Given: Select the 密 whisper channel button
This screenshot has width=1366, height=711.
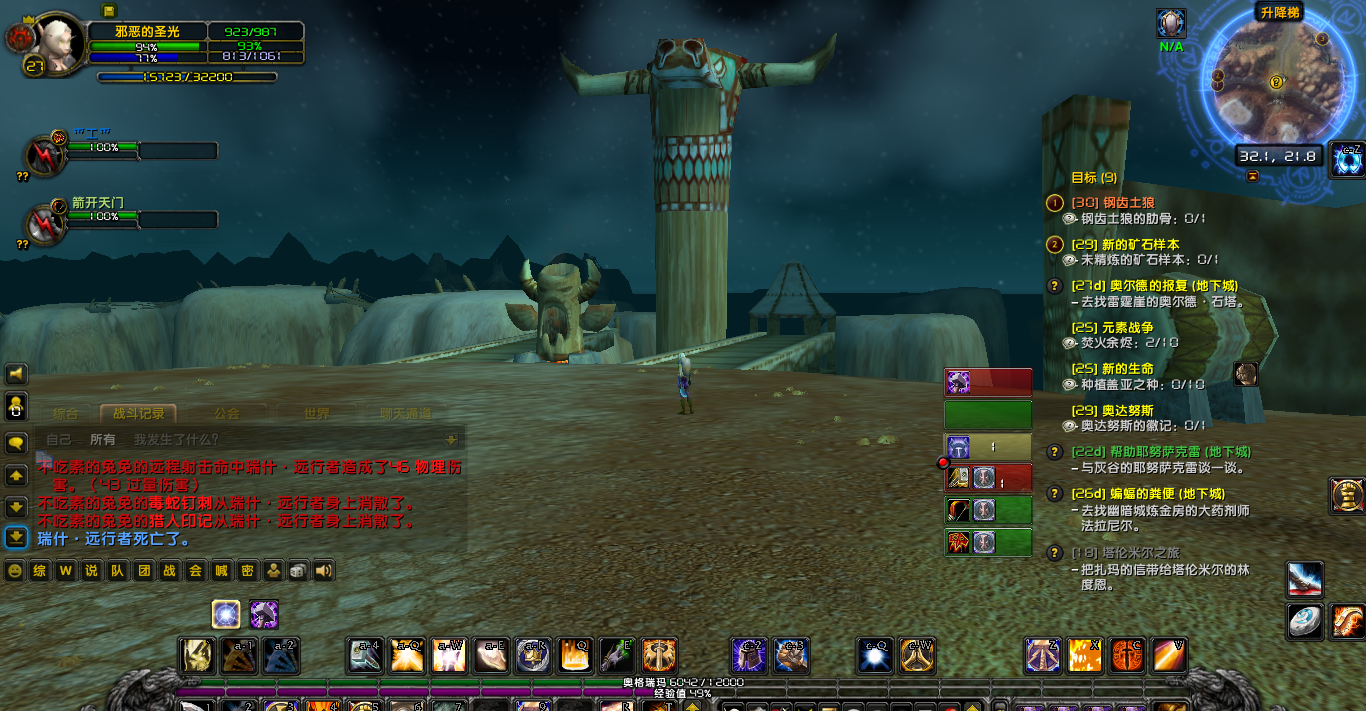Looking at the screenshot, I should tap(246, 571).
